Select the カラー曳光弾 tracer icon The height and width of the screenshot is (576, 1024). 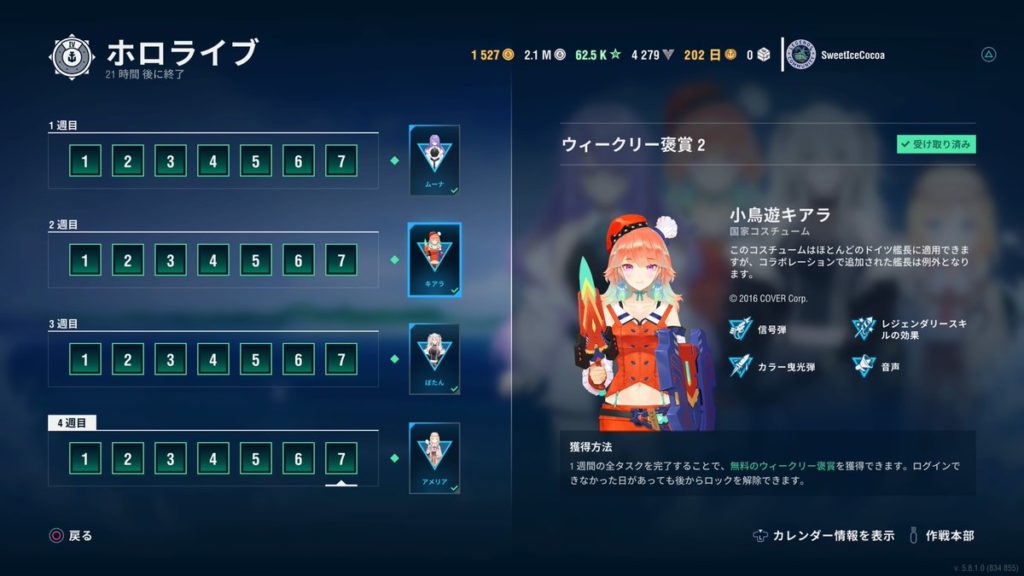741,367
